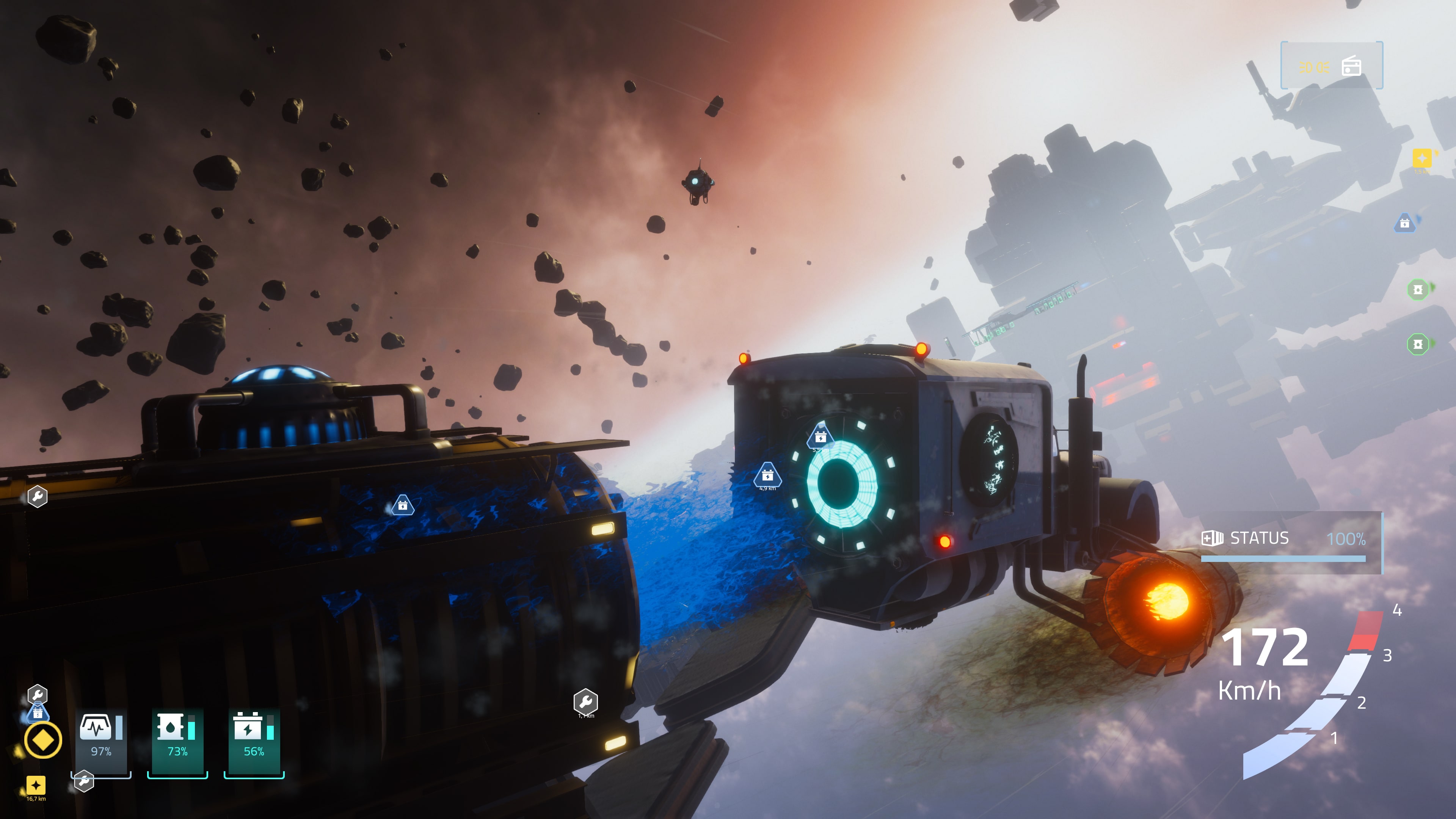Click the yellow star waypoint showing 16,7 km
1456x819 pixels.
36,786
